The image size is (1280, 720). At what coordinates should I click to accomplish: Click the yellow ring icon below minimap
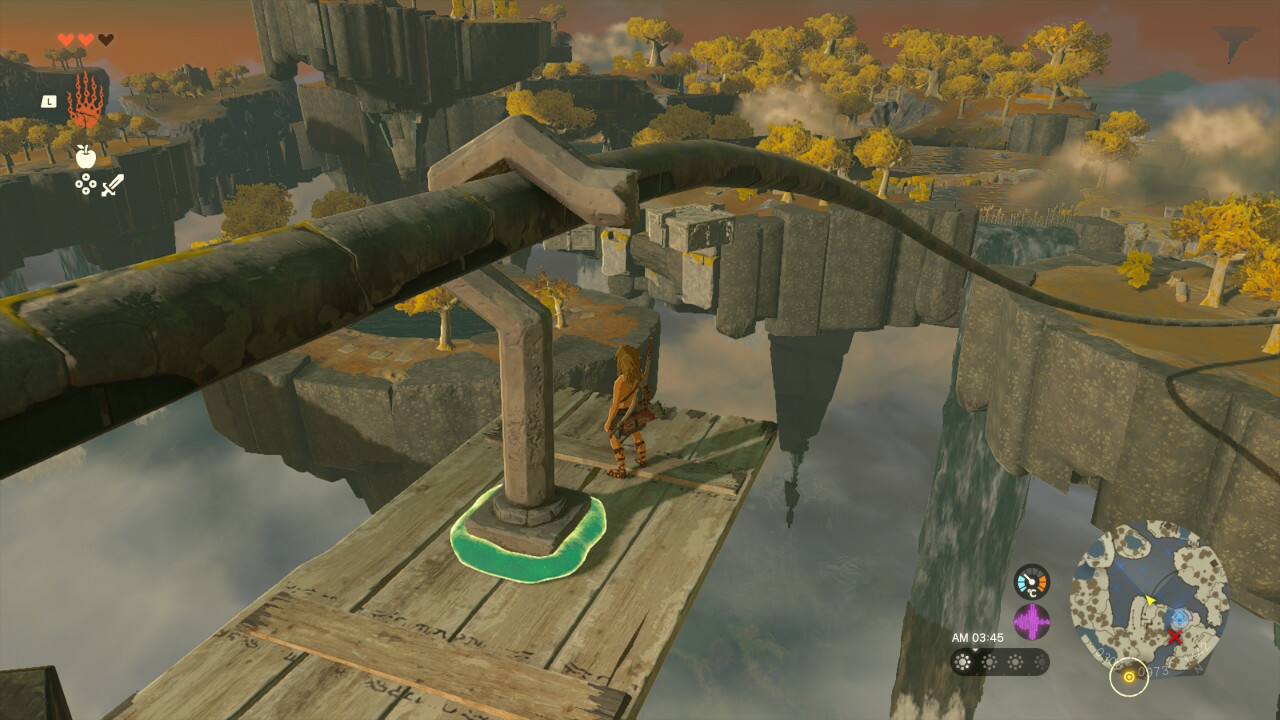(1129, 677)
